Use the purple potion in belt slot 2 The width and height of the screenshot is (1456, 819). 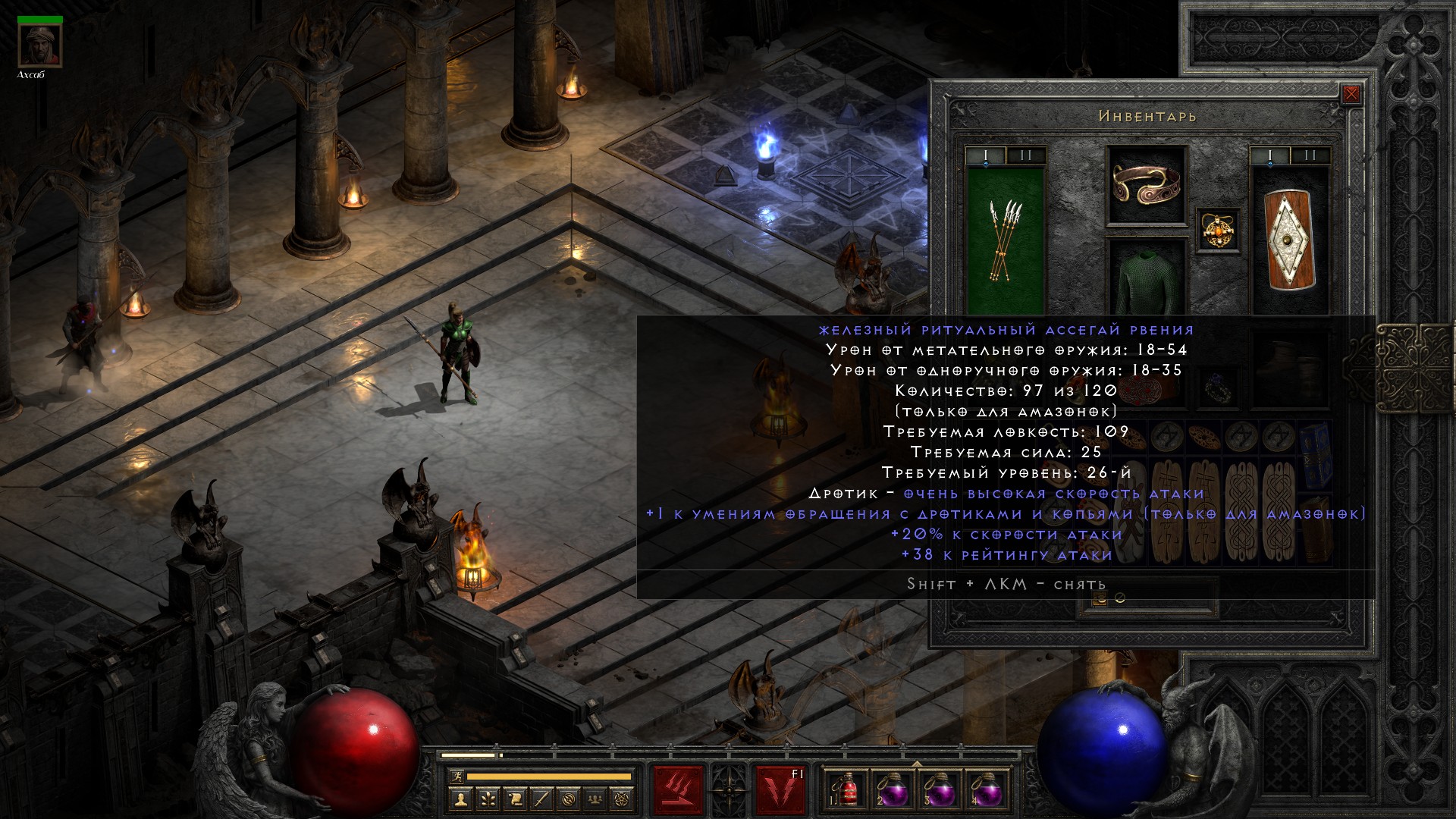pyautogui.click(x=892, y=789)
